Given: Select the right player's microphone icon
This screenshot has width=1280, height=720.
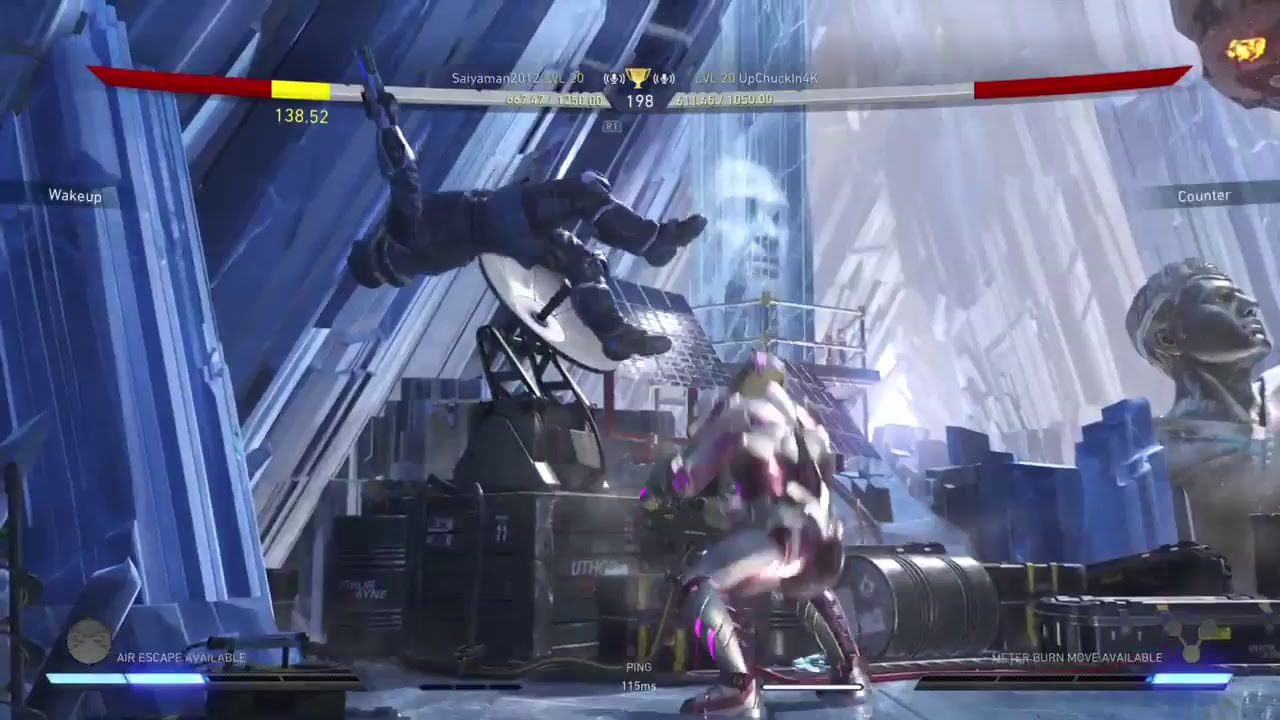Looking at the screenshot, I should 664,79.
